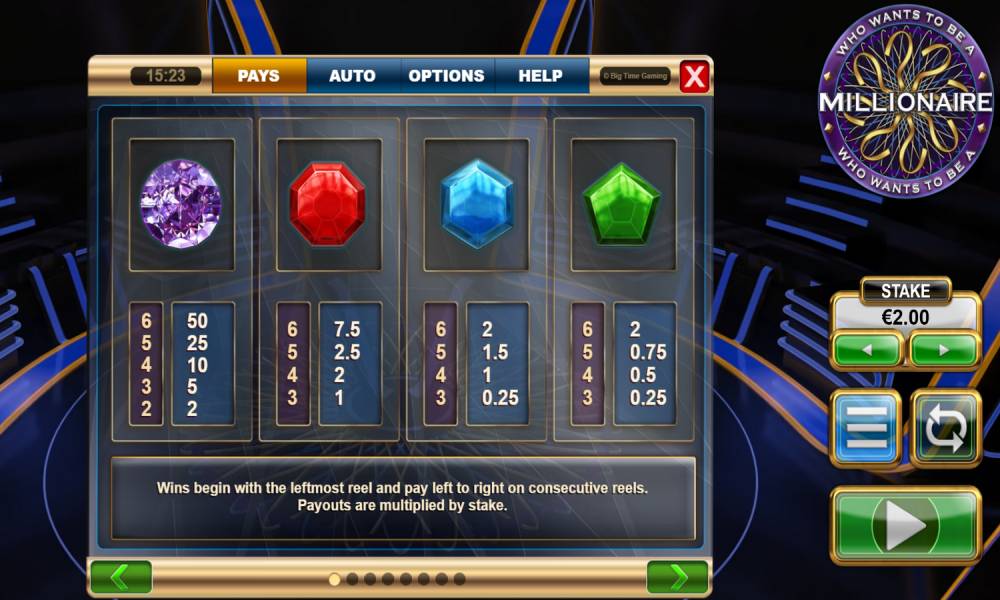Select the OPTIONS tab

coord(446,76)
